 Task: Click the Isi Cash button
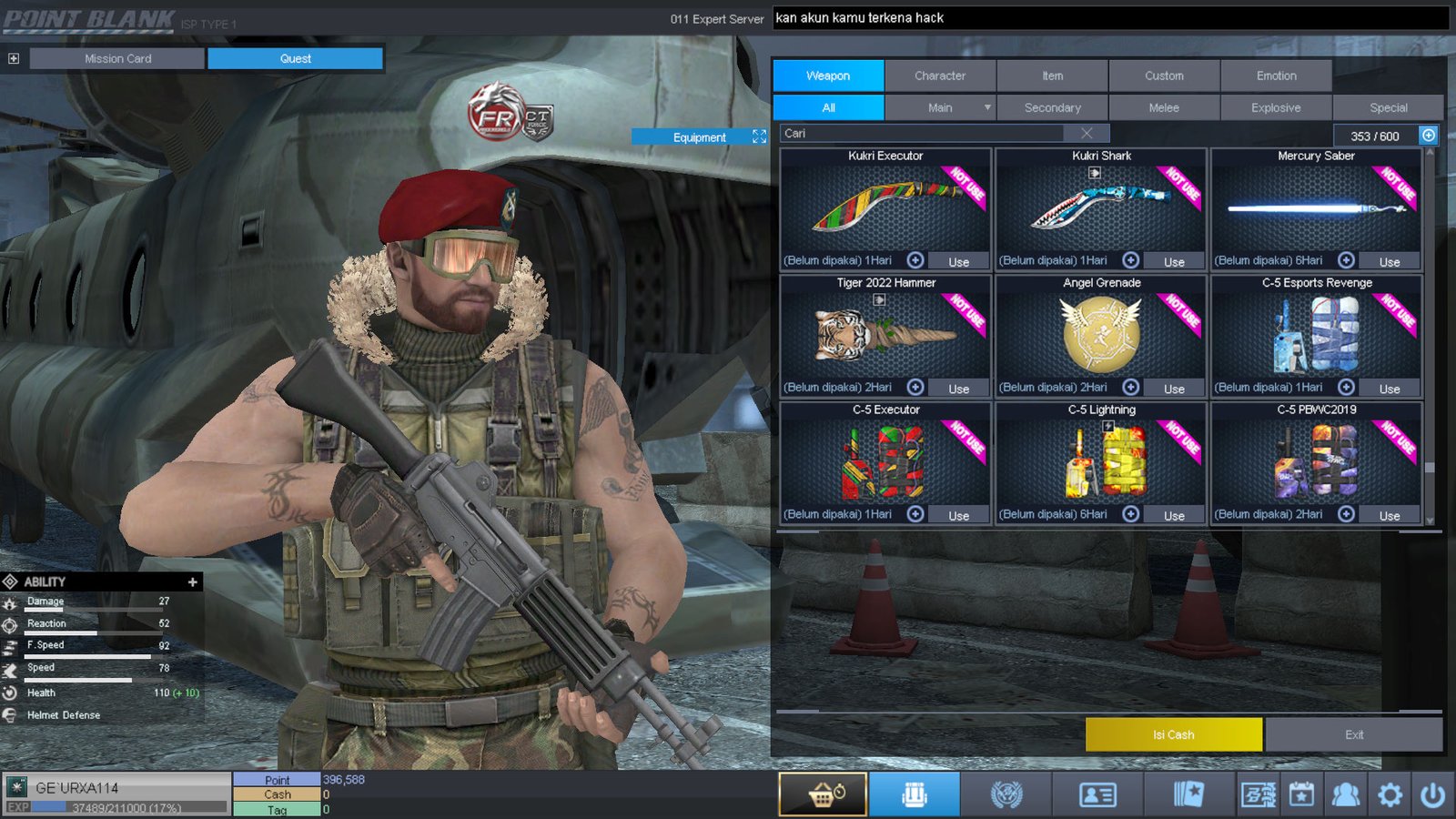click(x=1173, y=734)
